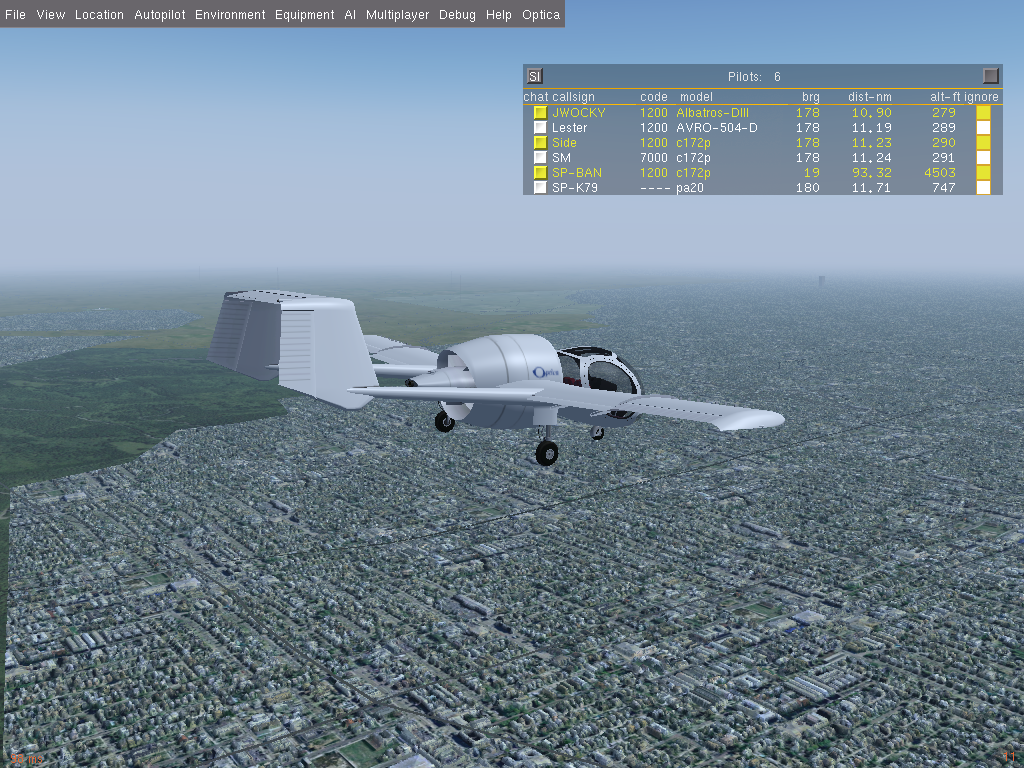Tick the ignore box for pilot SP-K79
This screenshot has width=1024, height=768.
click(983, 188)
